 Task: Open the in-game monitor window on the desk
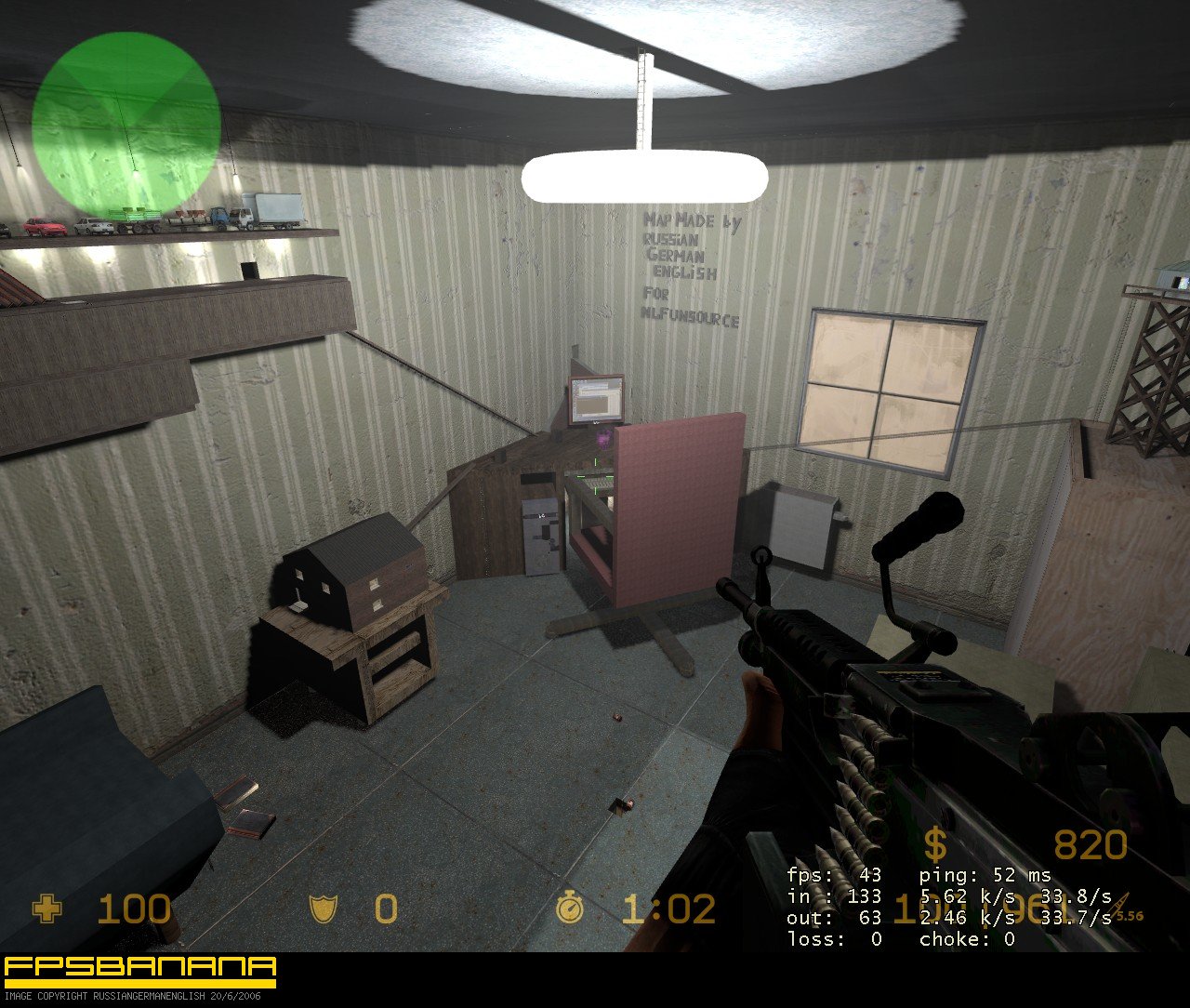[x=596, y=400]
